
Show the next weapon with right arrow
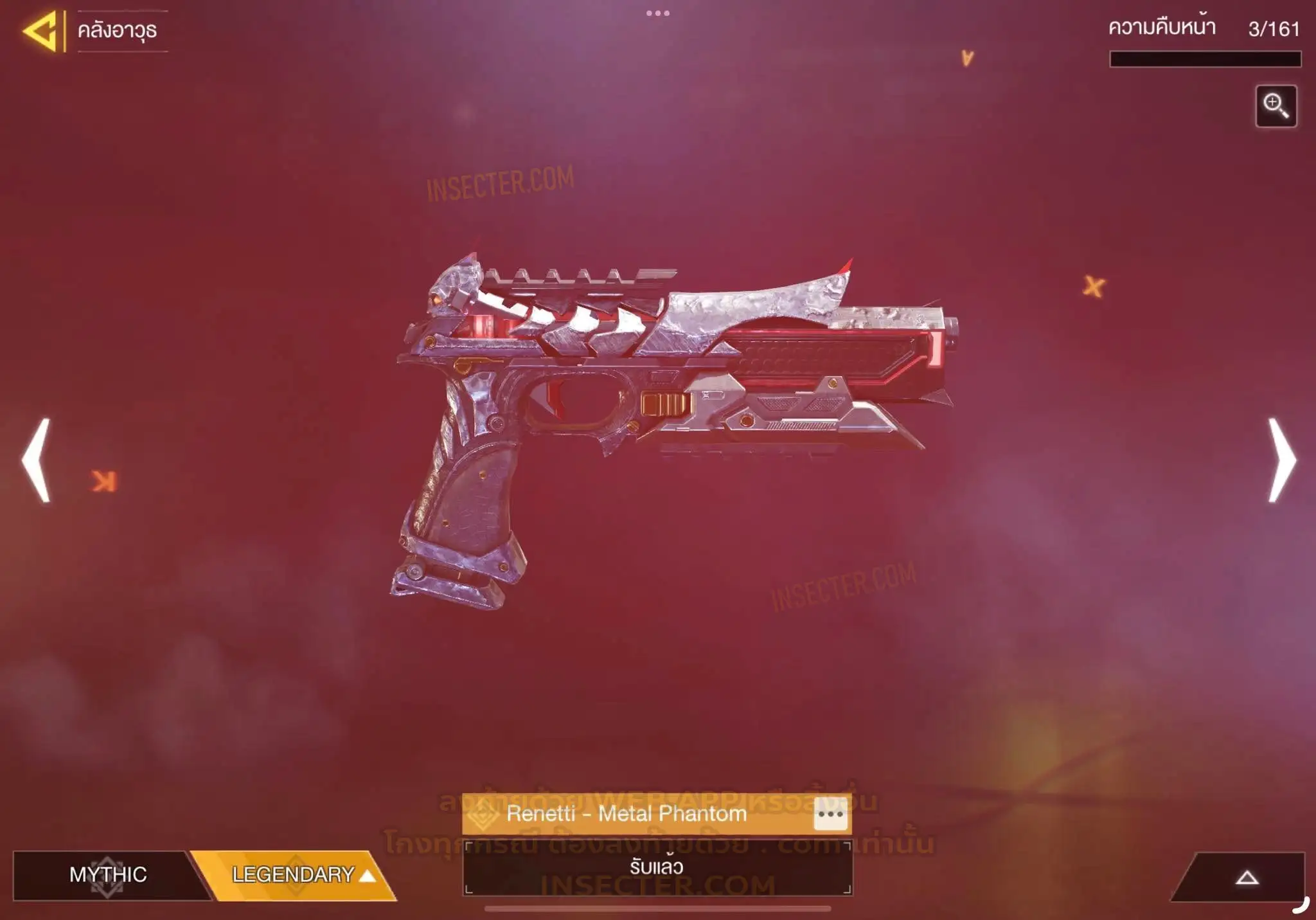(x=1281, y=460)
